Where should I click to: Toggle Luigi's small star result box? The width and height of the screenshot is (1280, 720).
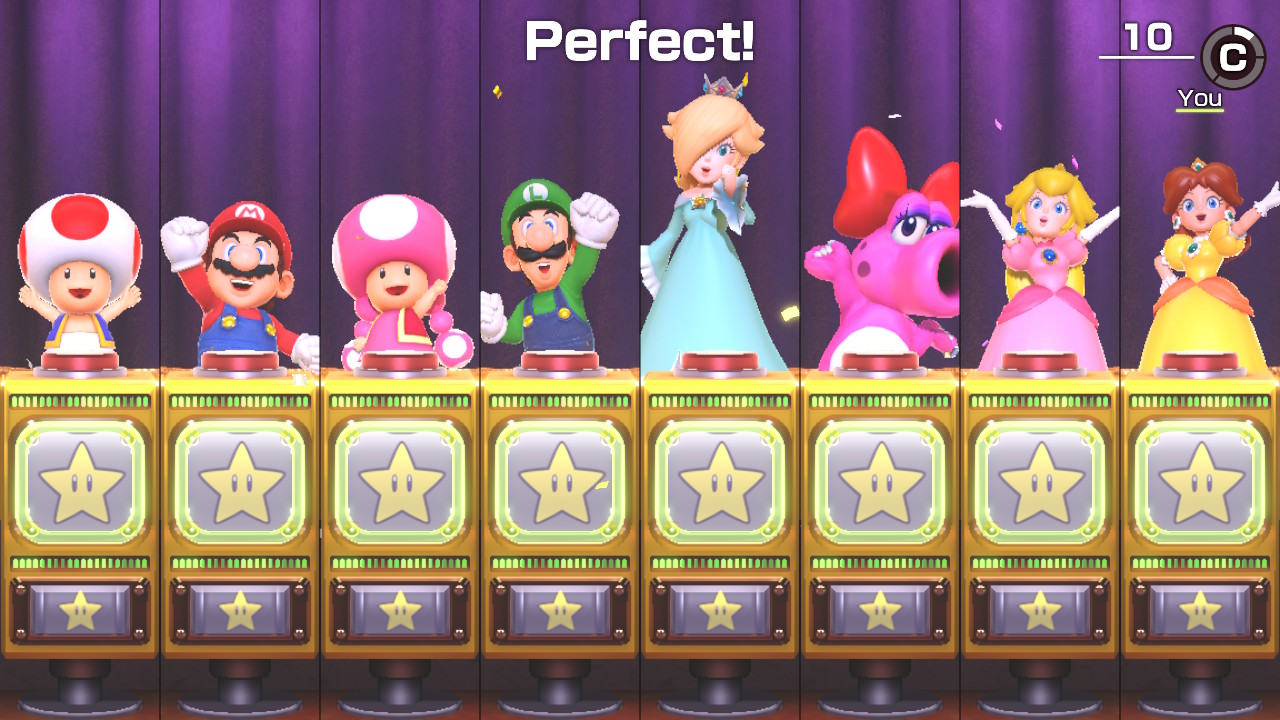coord(560,605)
